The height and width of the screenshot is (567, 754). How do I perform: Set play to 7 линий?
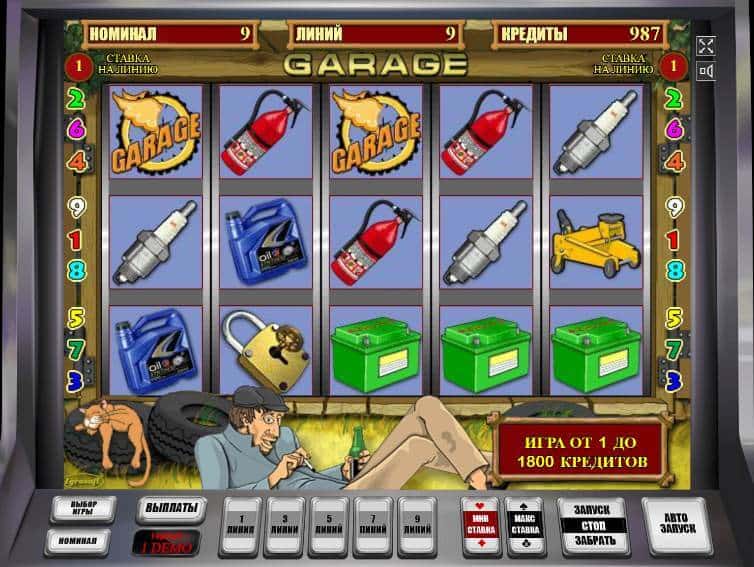pyautogui.click(x=374, y=525)
